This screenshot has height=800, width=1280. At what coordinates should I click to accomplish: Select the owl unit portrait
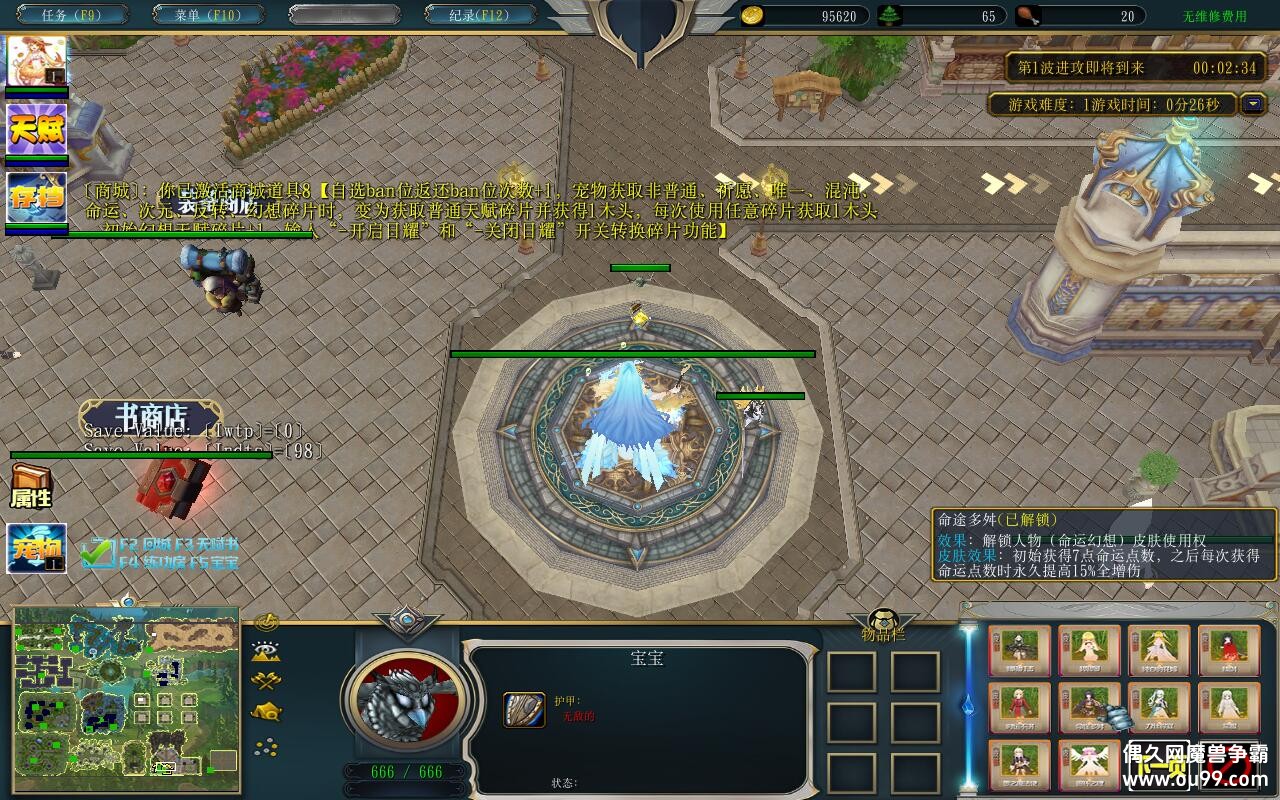tap(405, 698)
